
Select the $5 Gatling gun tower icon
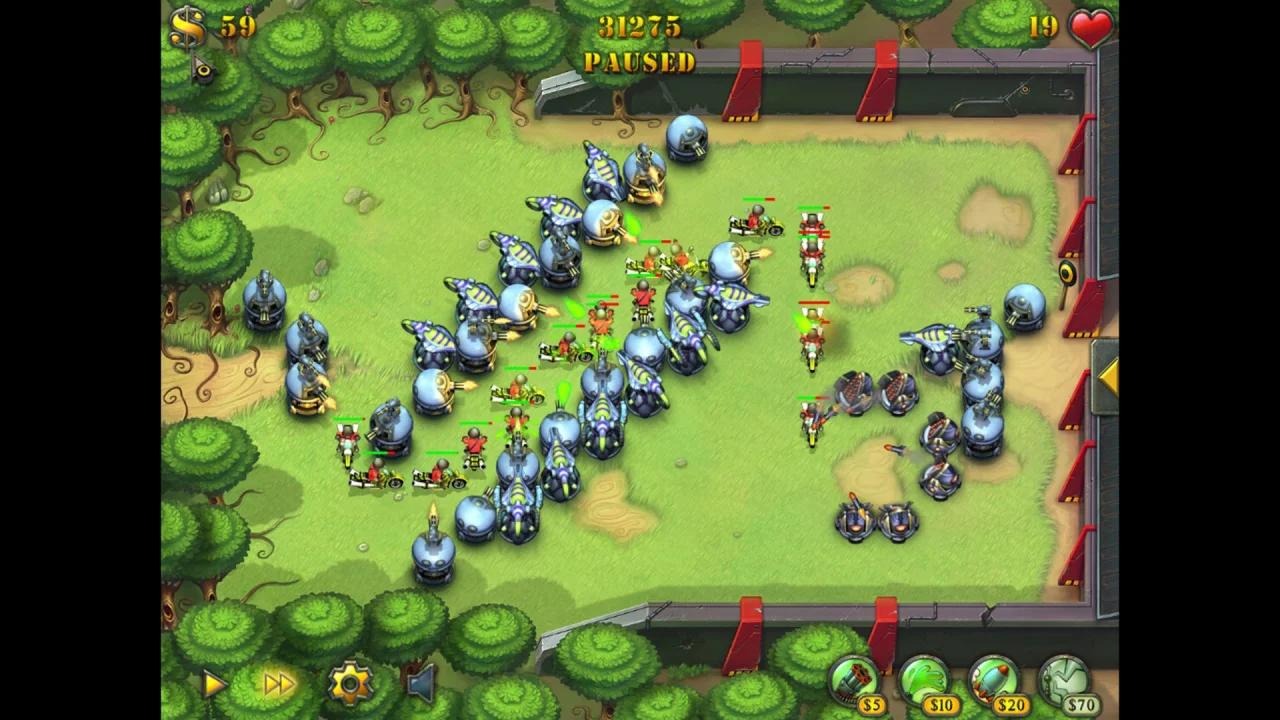(855, 680)
